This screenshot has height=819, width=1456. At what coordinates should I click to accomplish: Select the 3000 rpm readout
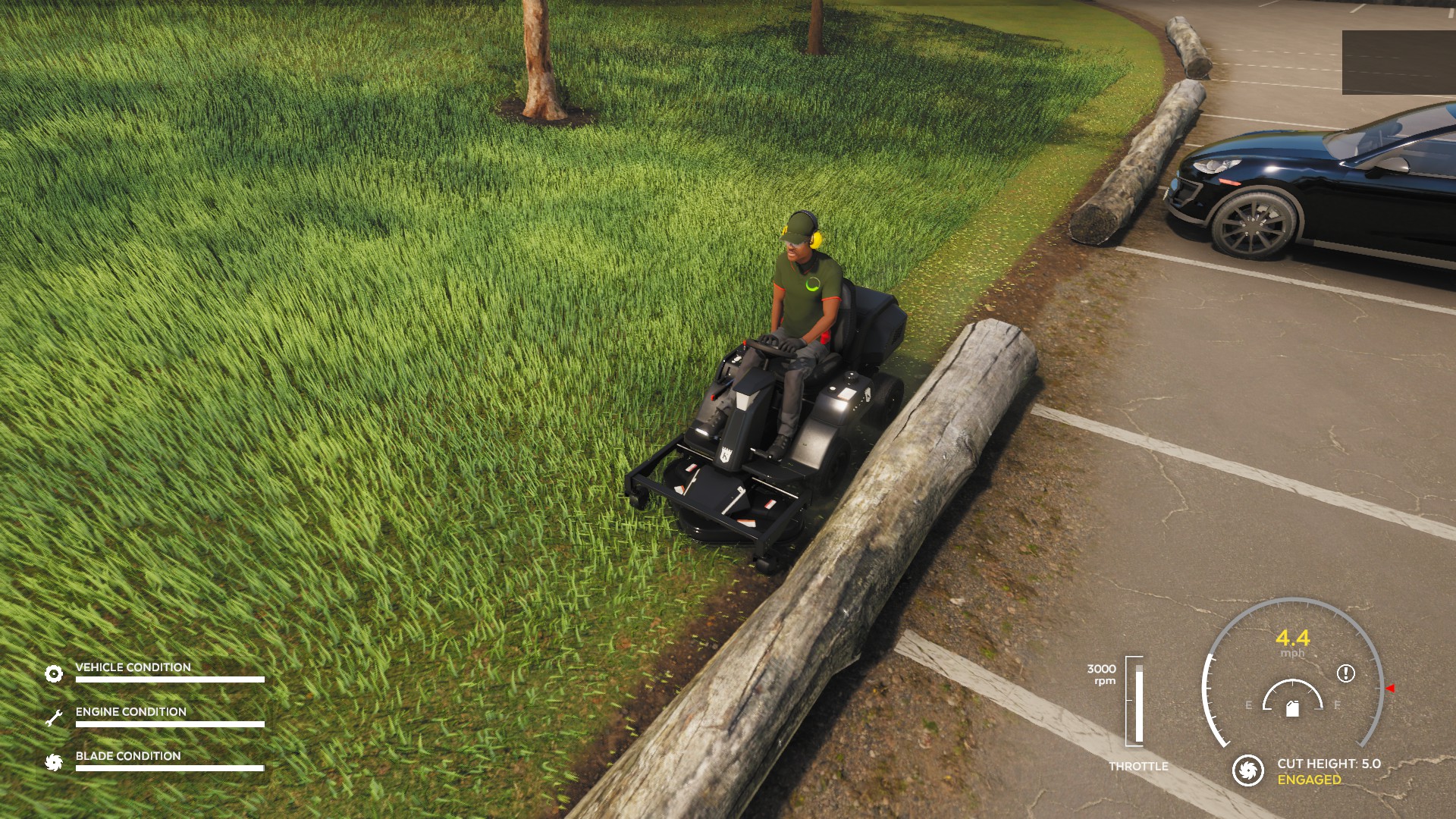1101,675
